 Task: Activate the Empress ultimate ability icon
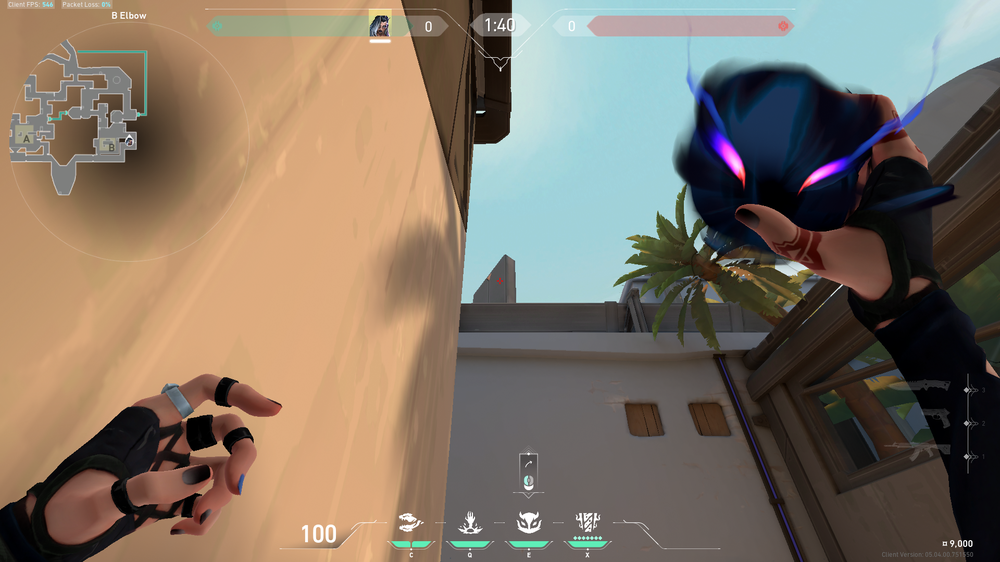(x=586, y=521)
